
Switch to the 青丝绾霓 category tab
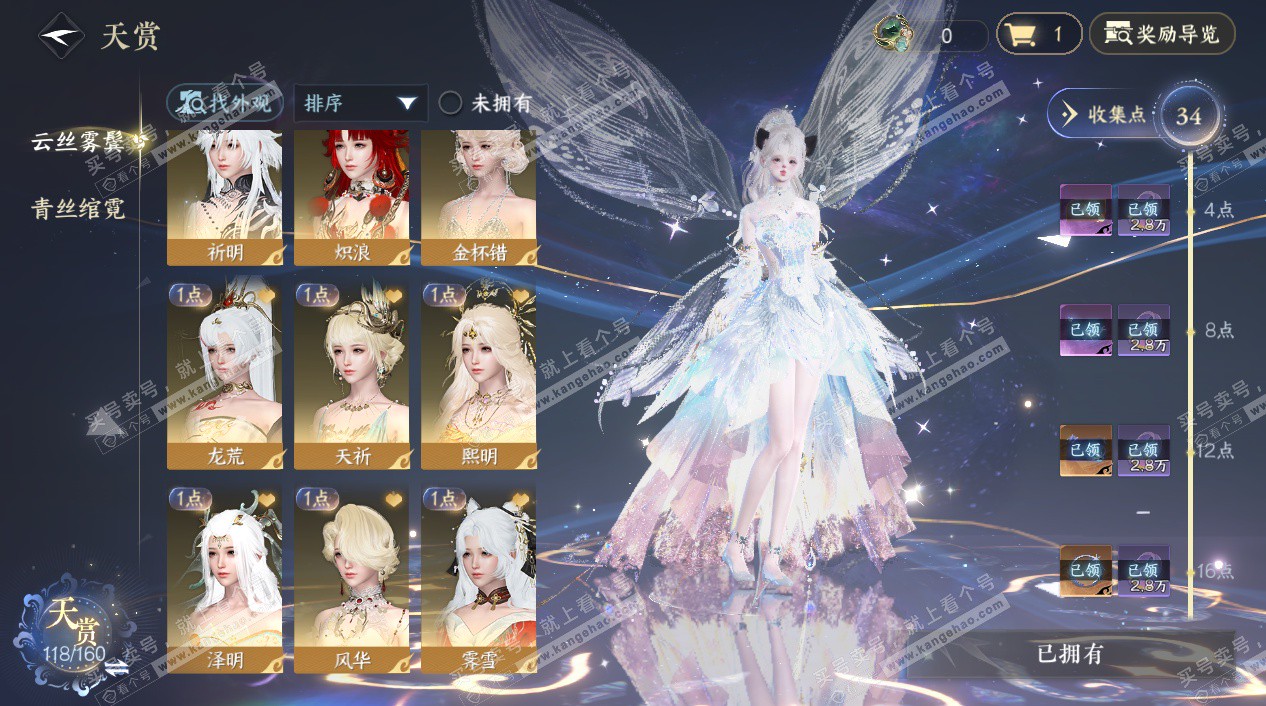coord(84,208)
